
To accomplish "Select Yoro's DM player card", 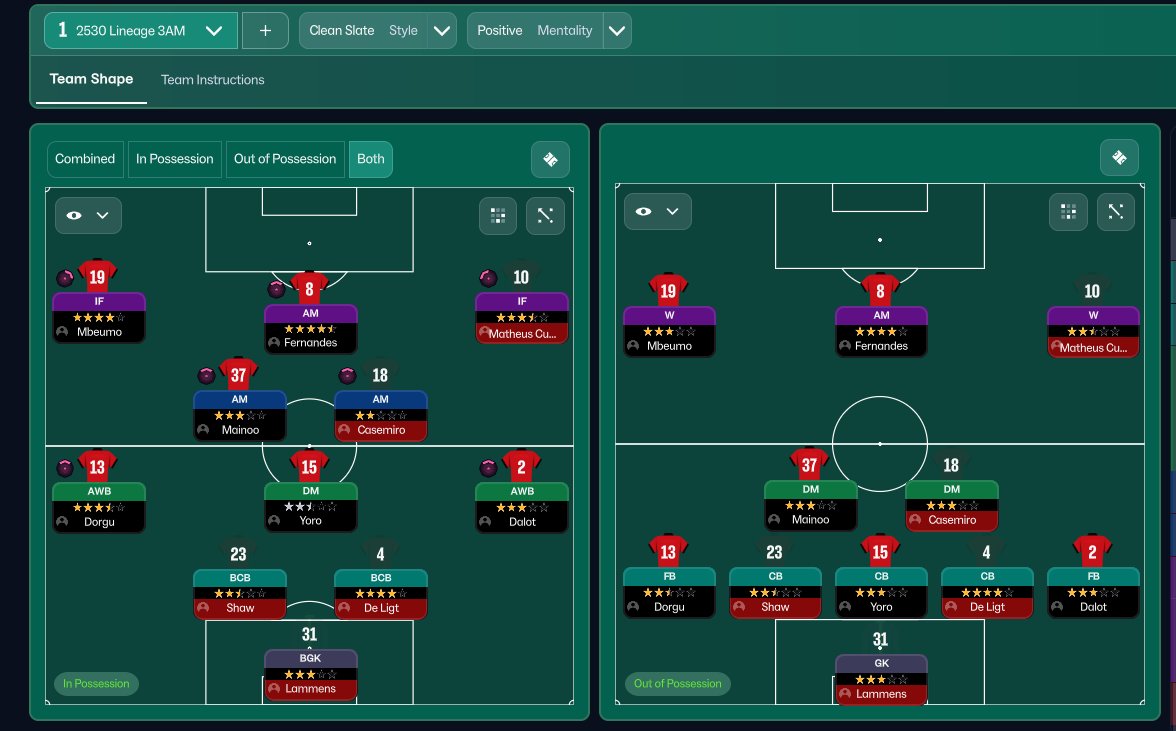I will [x=310, y=507].
